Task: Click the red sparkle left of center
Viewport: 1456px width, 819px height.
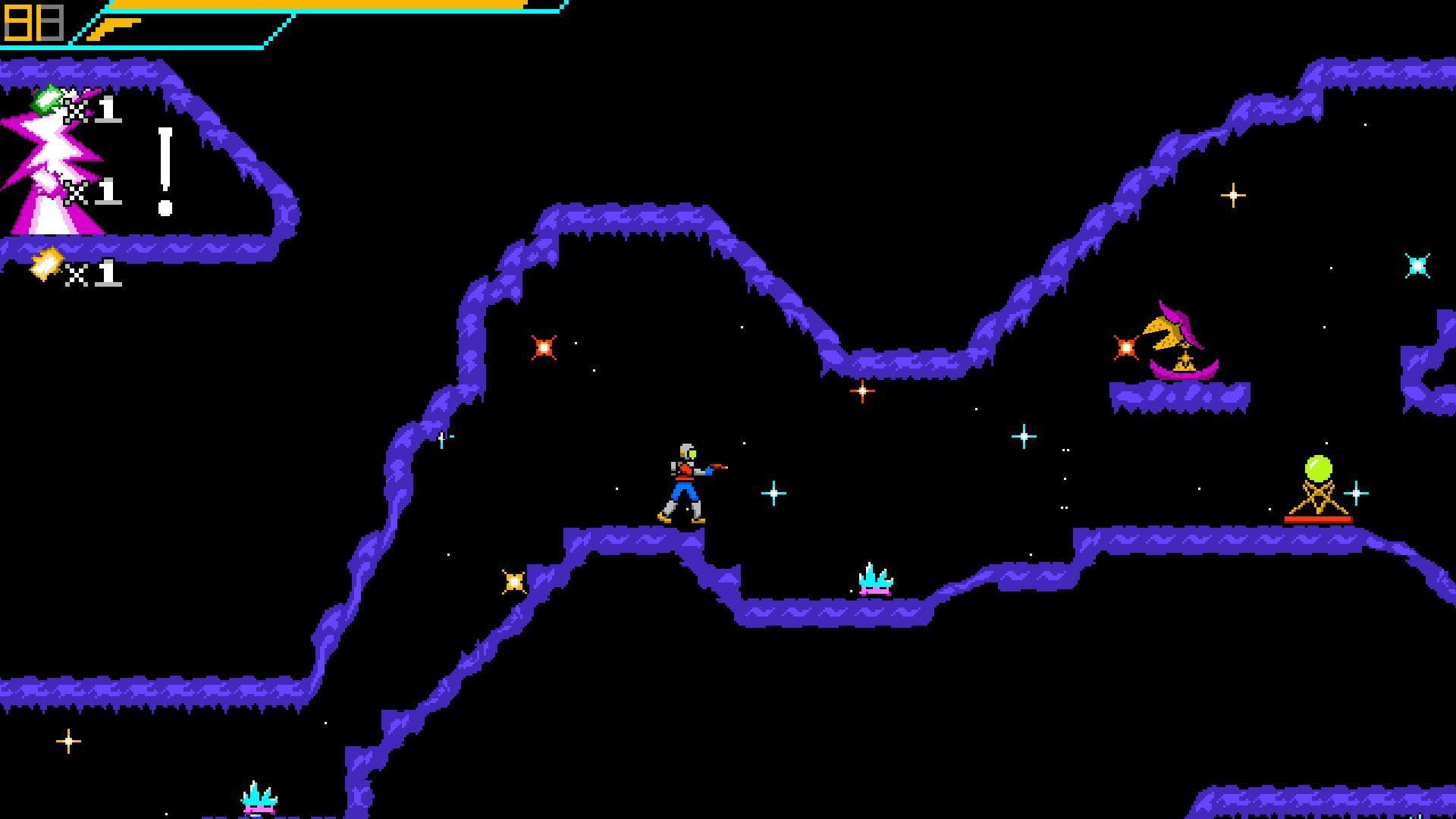Action: [543, 347]
